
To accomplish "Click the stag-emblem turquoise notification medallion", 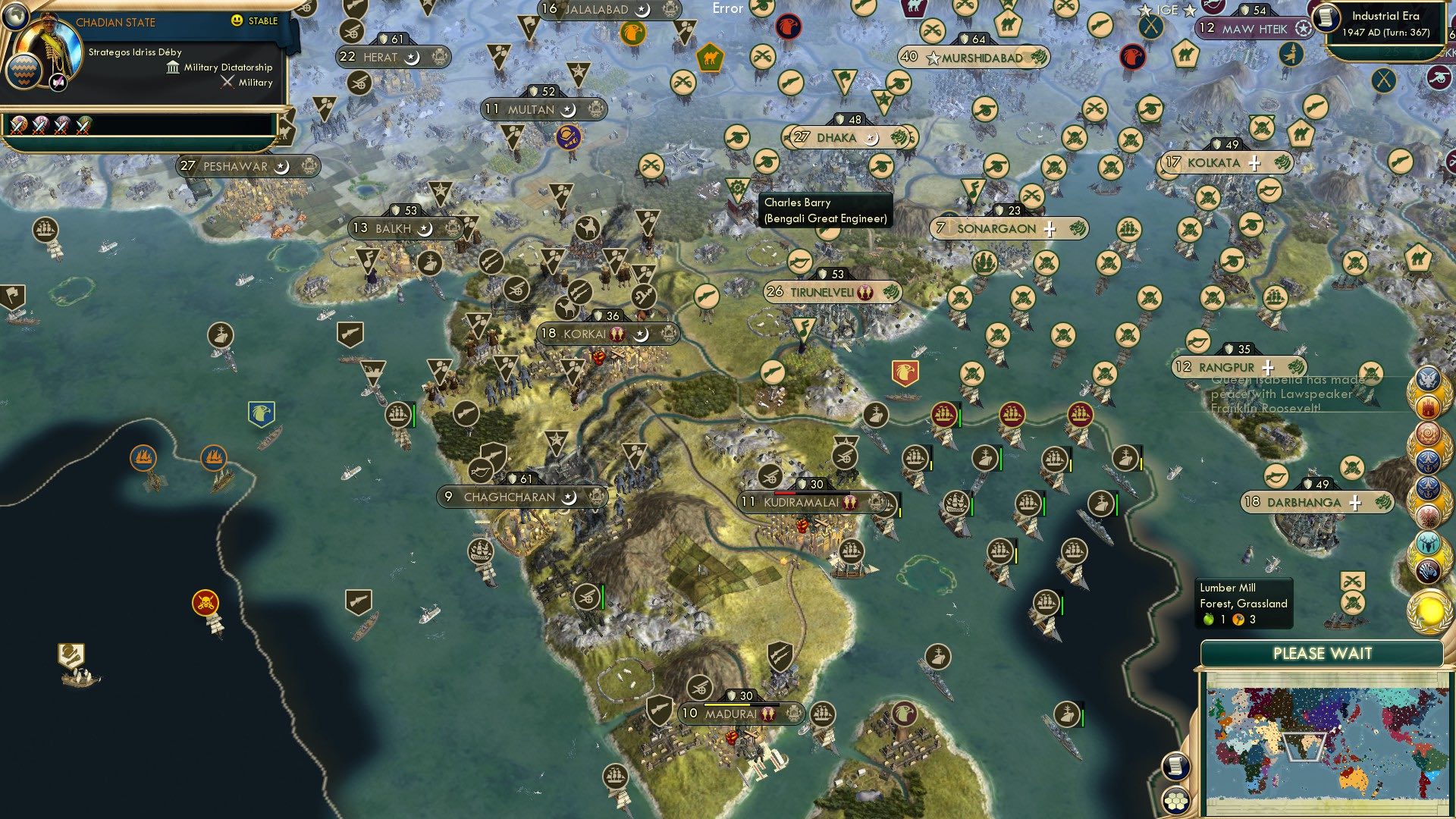I will point(1429,544).
